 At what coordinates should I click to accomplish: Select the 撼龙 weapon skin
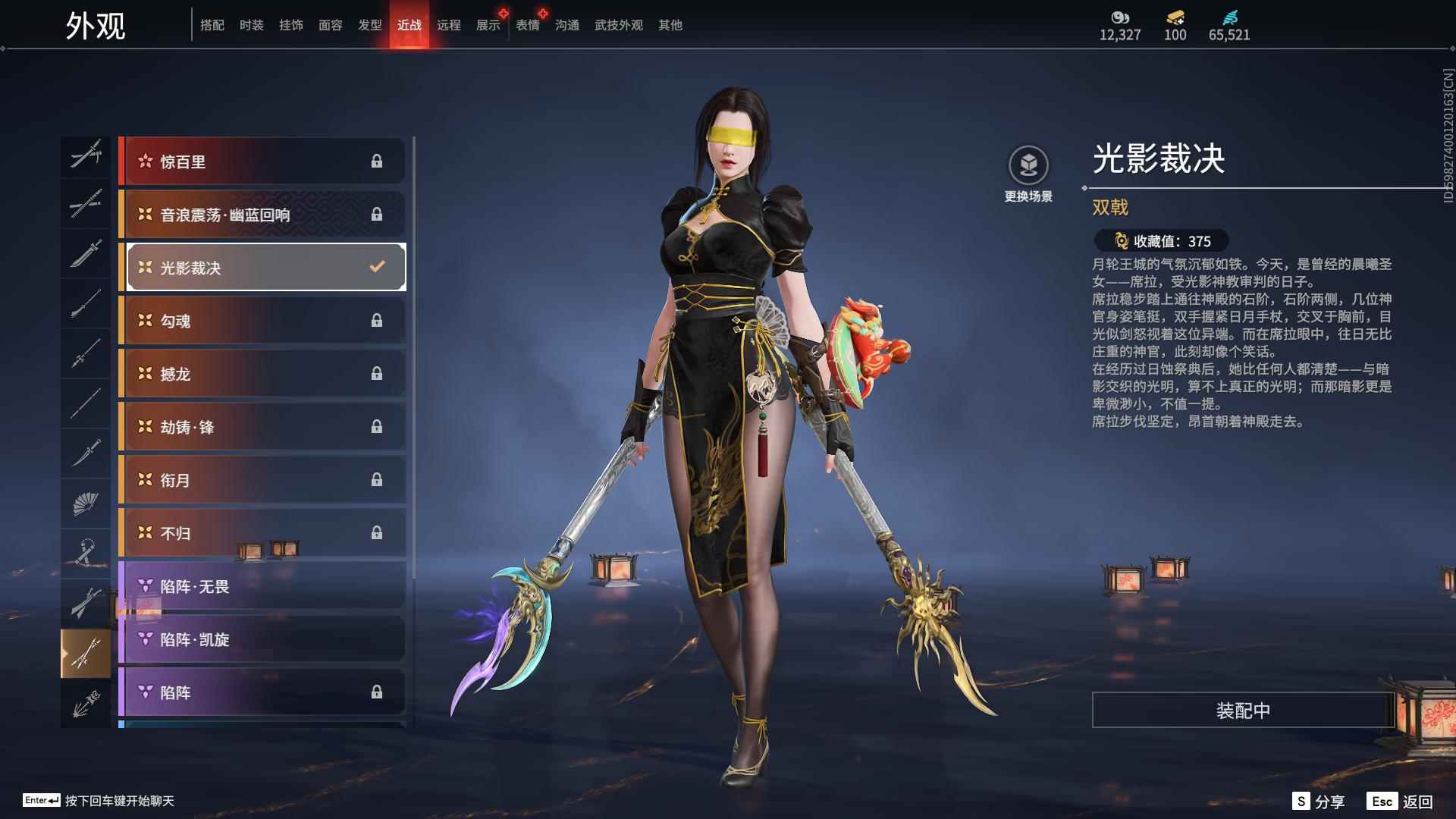point(262,374)
